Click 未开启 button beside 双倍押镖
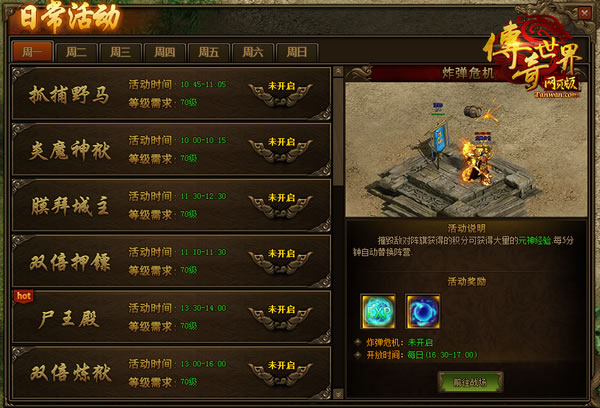 pyautogui.click(x=276, y=262)
